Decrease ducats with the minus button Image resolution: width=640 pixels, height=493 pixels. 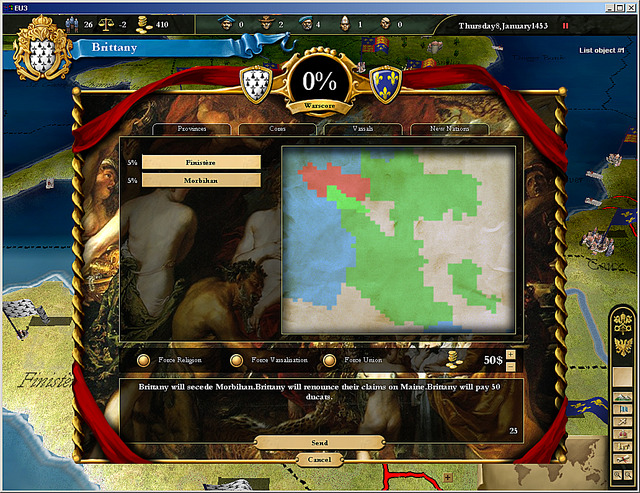[x=511, y=366]
